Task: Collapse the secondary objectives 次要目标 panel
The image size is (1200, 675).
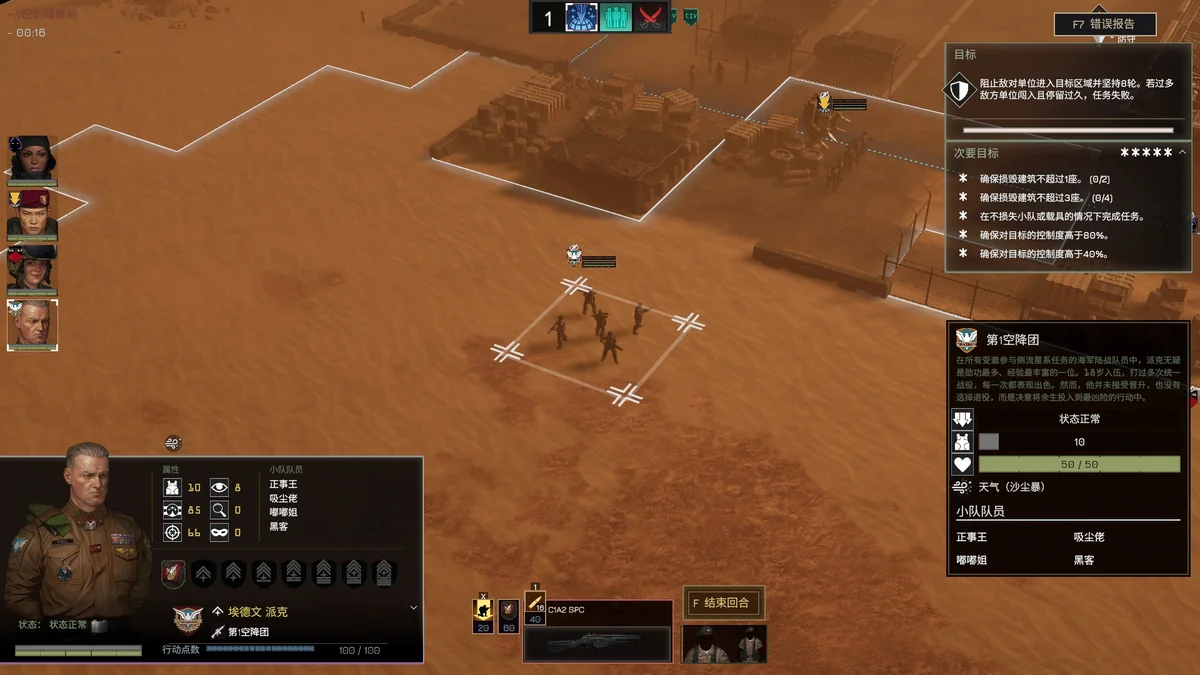Action: (x=1183, y=153)
